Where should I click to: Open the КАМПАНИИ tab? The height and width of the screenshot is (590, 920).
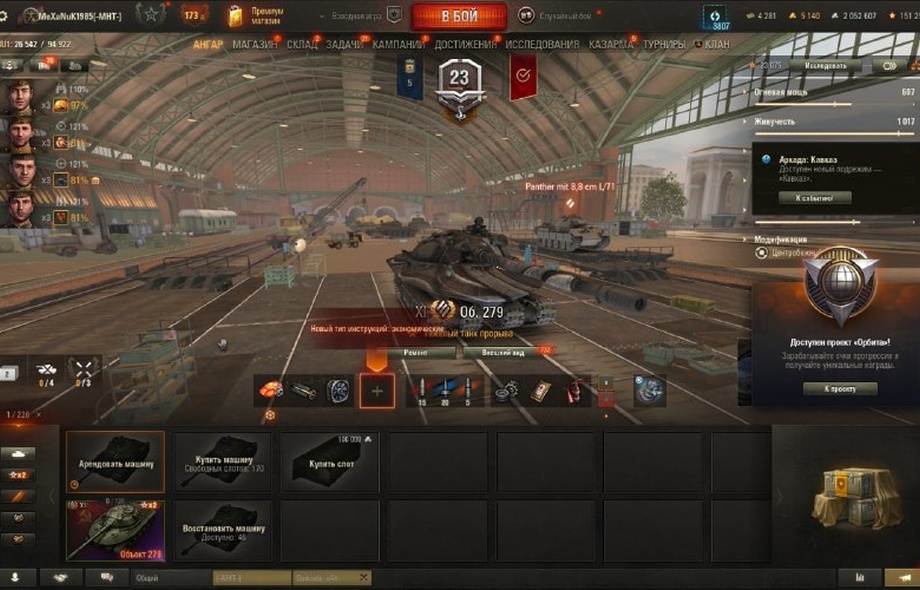[398, 45]
